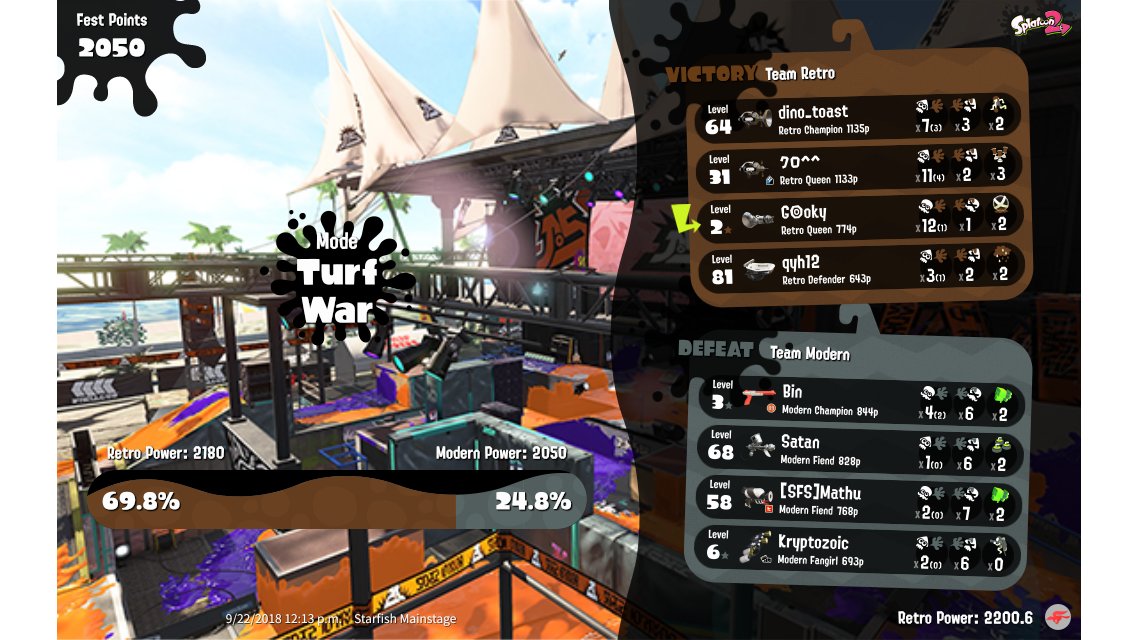Select C@oky's result row
1138x640 pixels.
(x=860, y=218)
